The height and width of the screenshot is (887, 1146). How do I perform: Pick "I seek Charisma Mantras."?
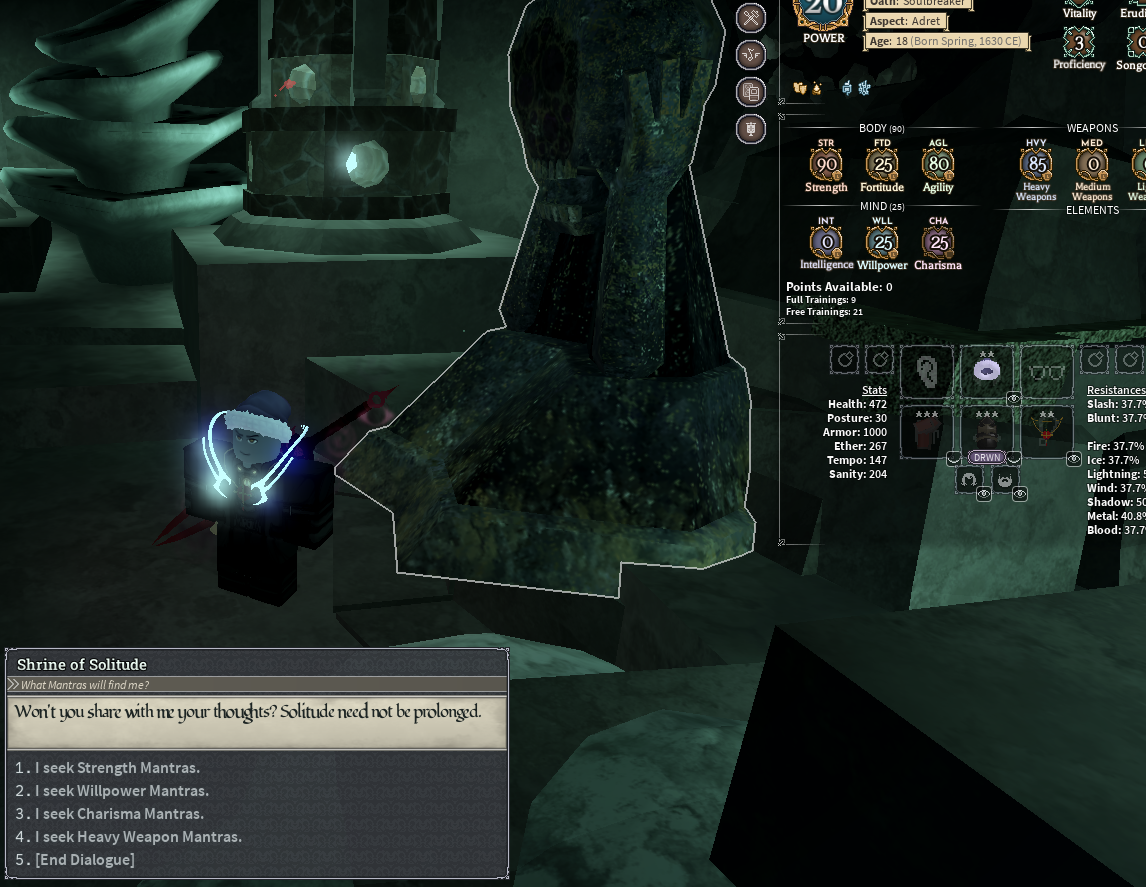119,814
